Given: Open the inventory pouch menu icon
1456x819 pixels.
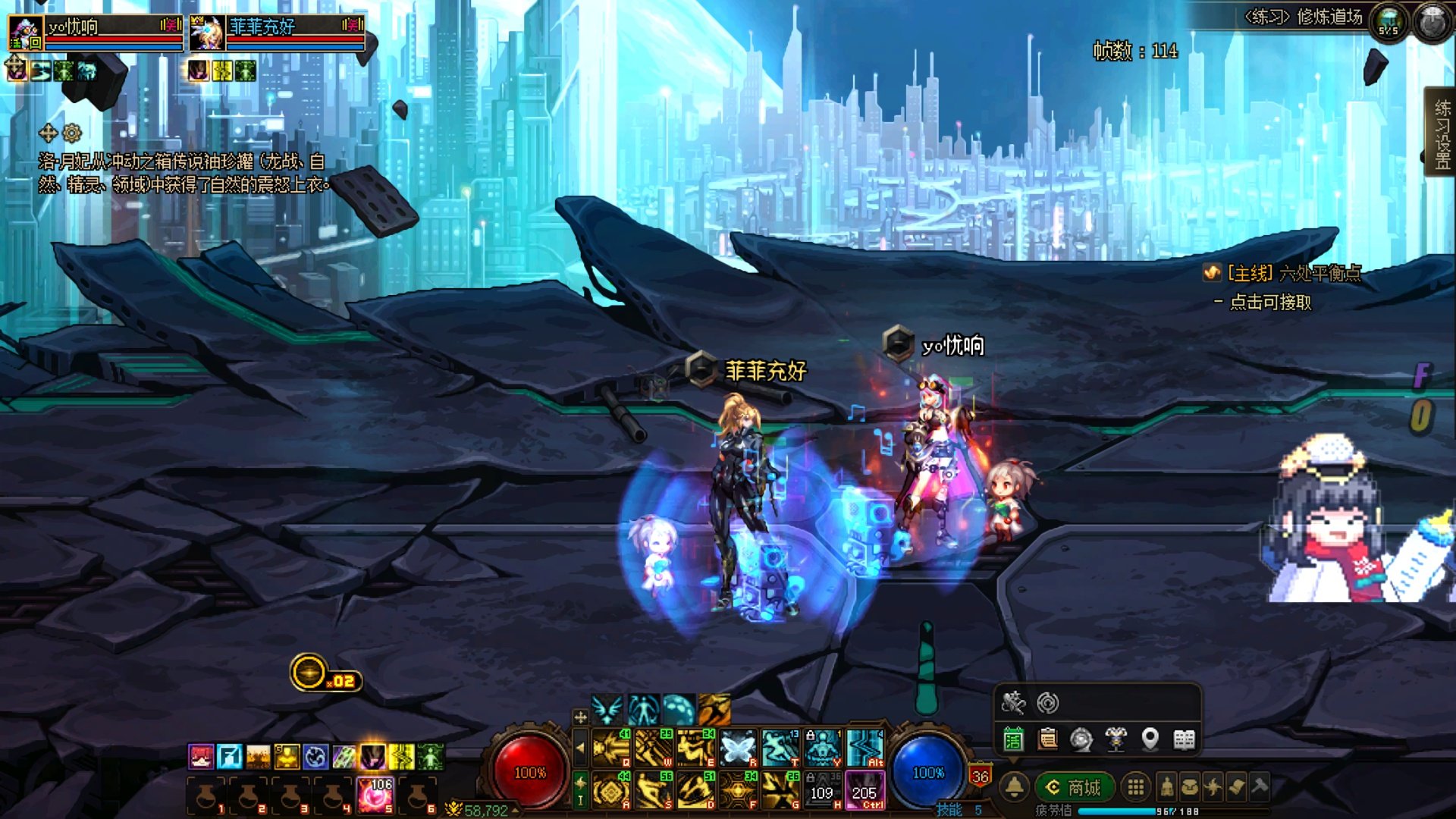Looking at the screenshot, I should (1189, 788).
